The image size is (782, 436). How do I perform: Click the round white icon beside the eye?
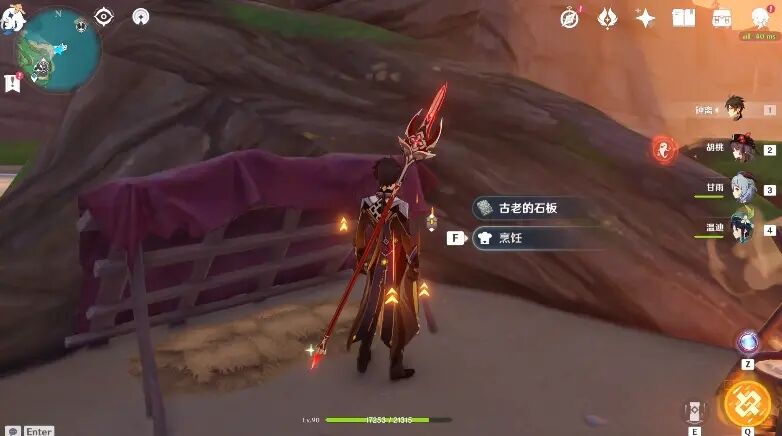point(141,17)
